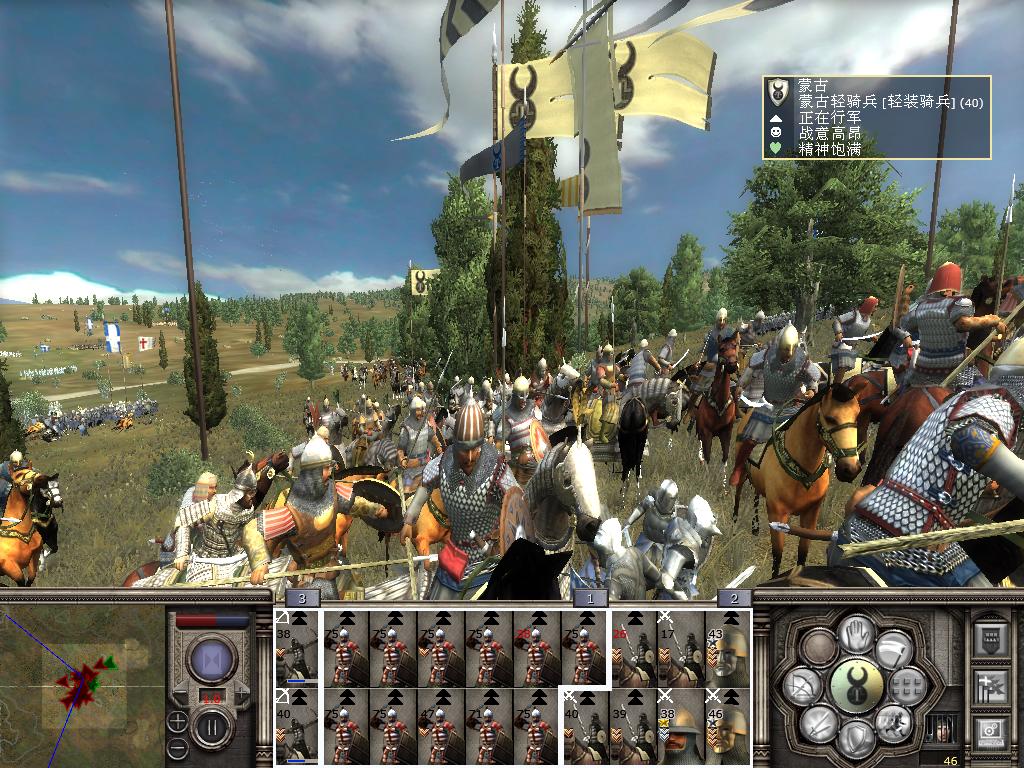Viewport: 1024px width, 768px height.
Task: Zoom out the minimap with the minus button
Action: [x=177, y=747]
